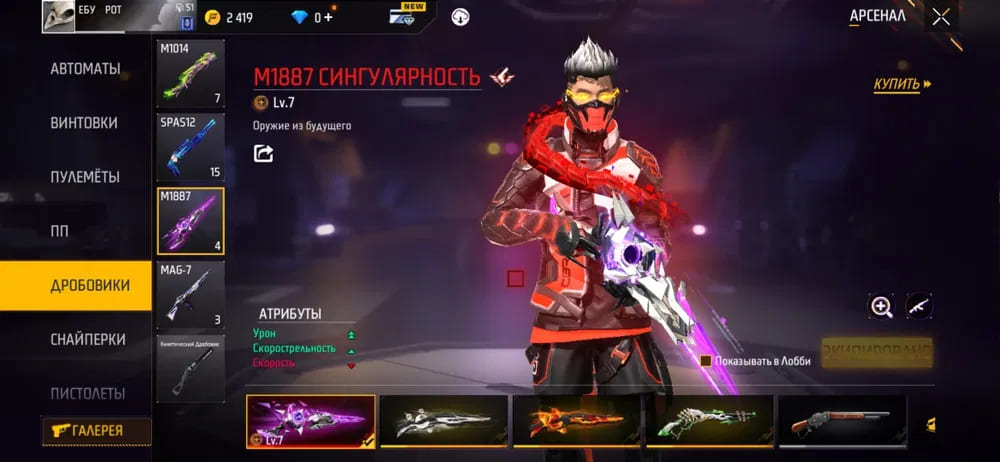Switch to the Автоматы weapon category
The width and height of the screenshot is (1000, 462).
pyautogui.click(x=85, y=69)
